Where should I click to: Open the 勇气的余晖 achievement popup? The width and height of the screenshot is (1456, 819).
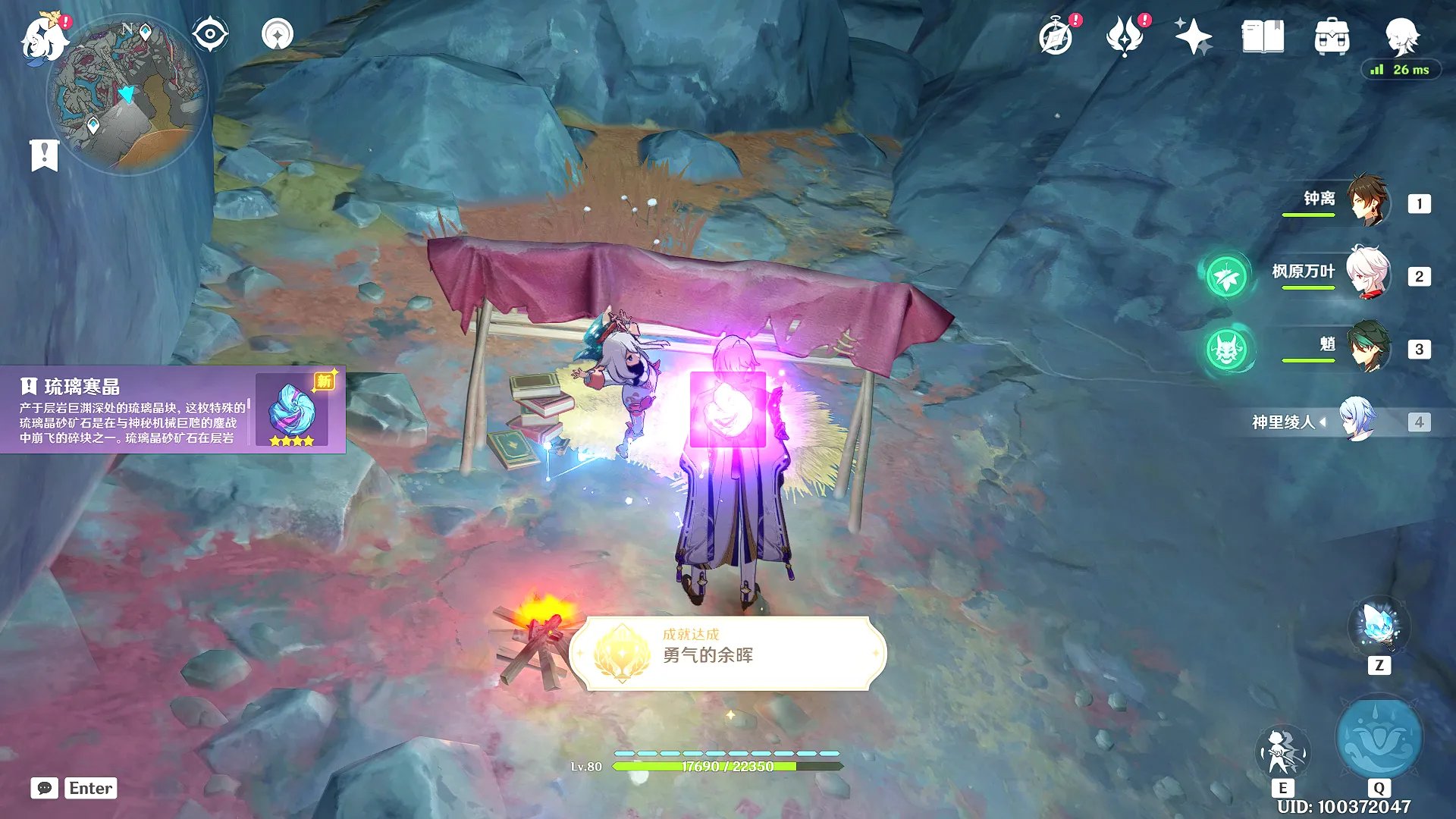click(x=728, y=654)
